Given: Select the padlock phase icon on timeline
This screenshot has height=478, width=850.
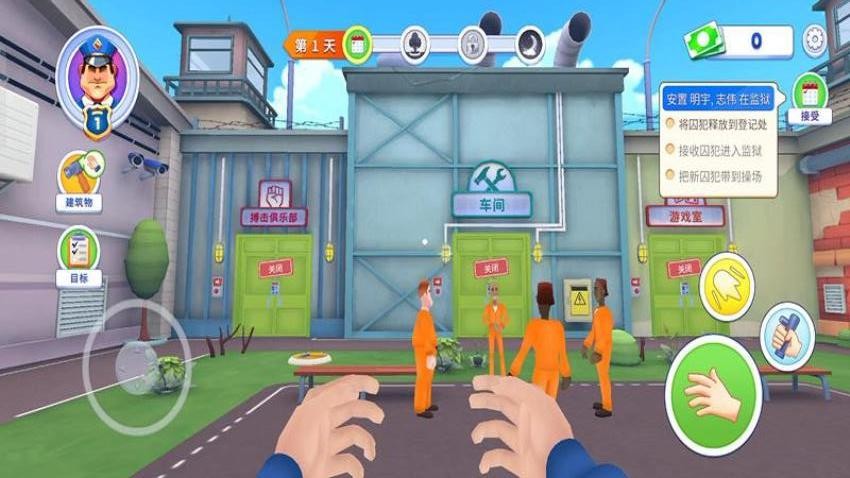Looking at the screenshot, I should (x=472, y=44).
